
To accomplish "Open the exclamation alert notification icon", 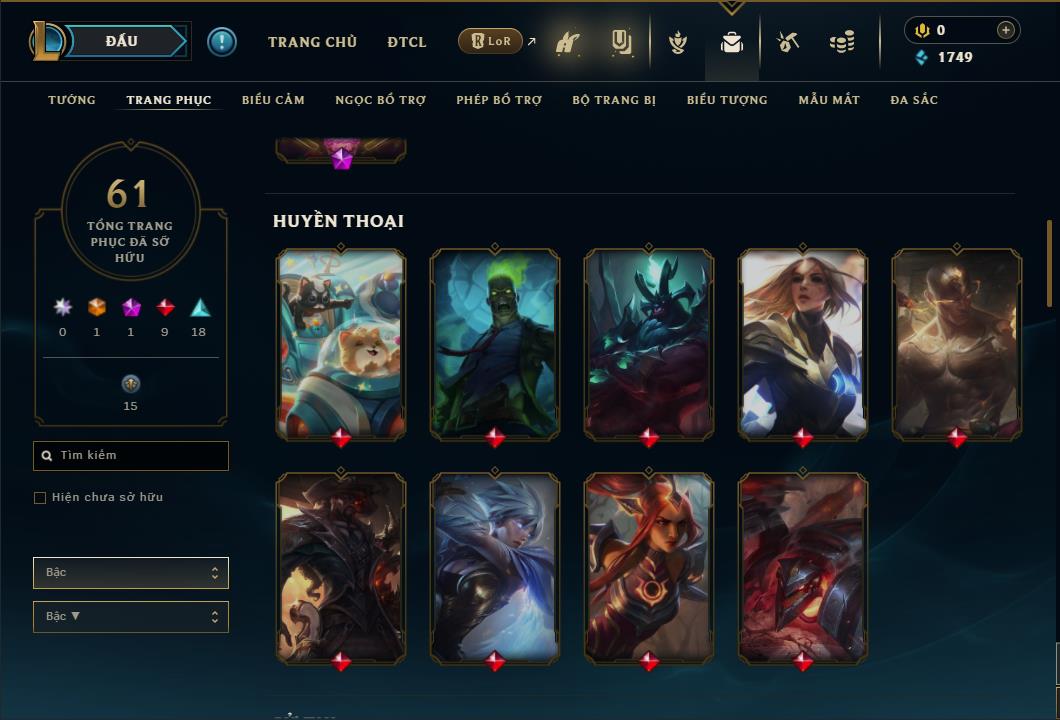I will (222, 41).
